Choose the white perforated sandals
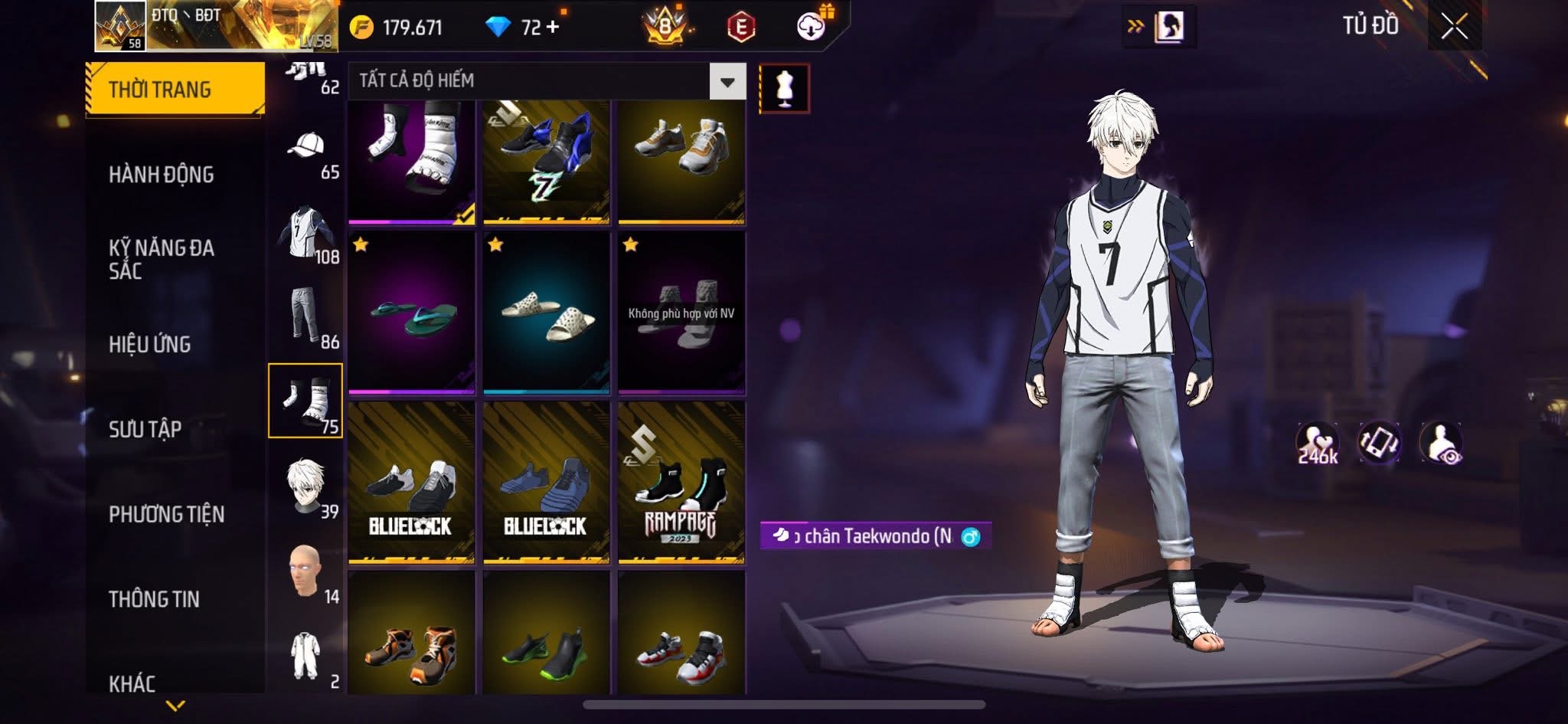 (547, 313)
